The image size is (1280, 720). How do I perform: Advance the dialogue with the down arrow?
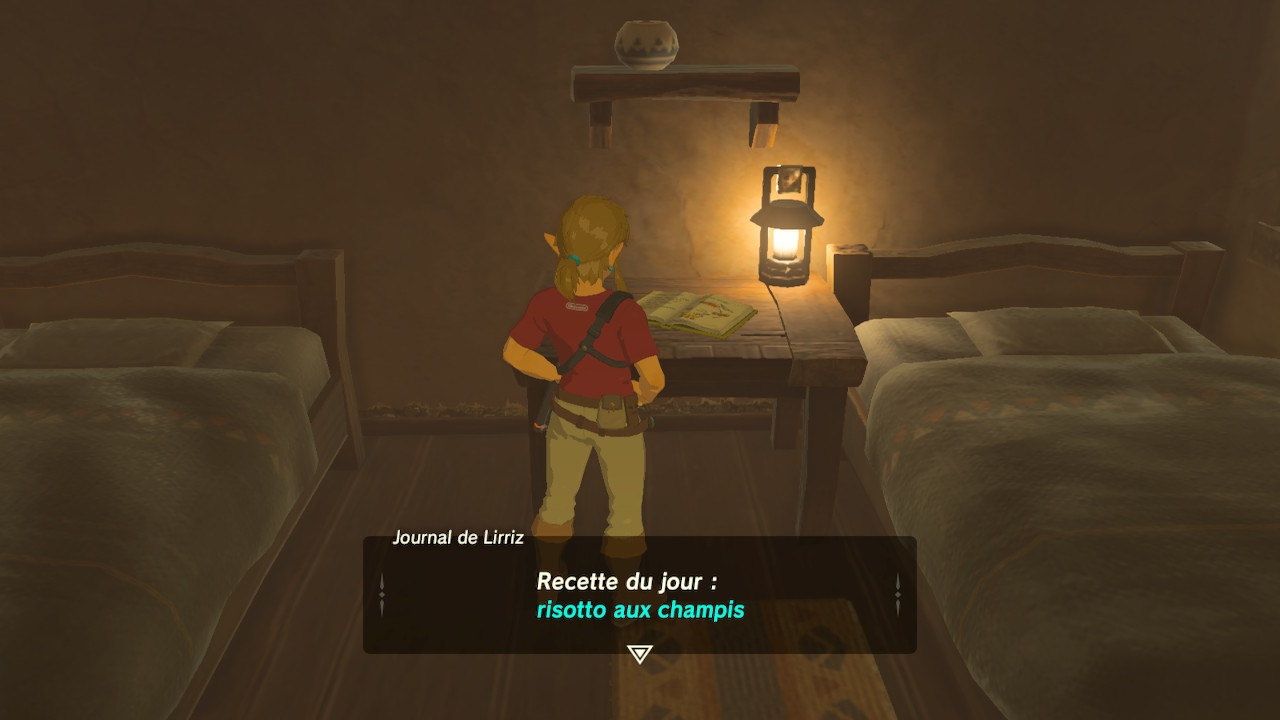[x=639, y=654]
